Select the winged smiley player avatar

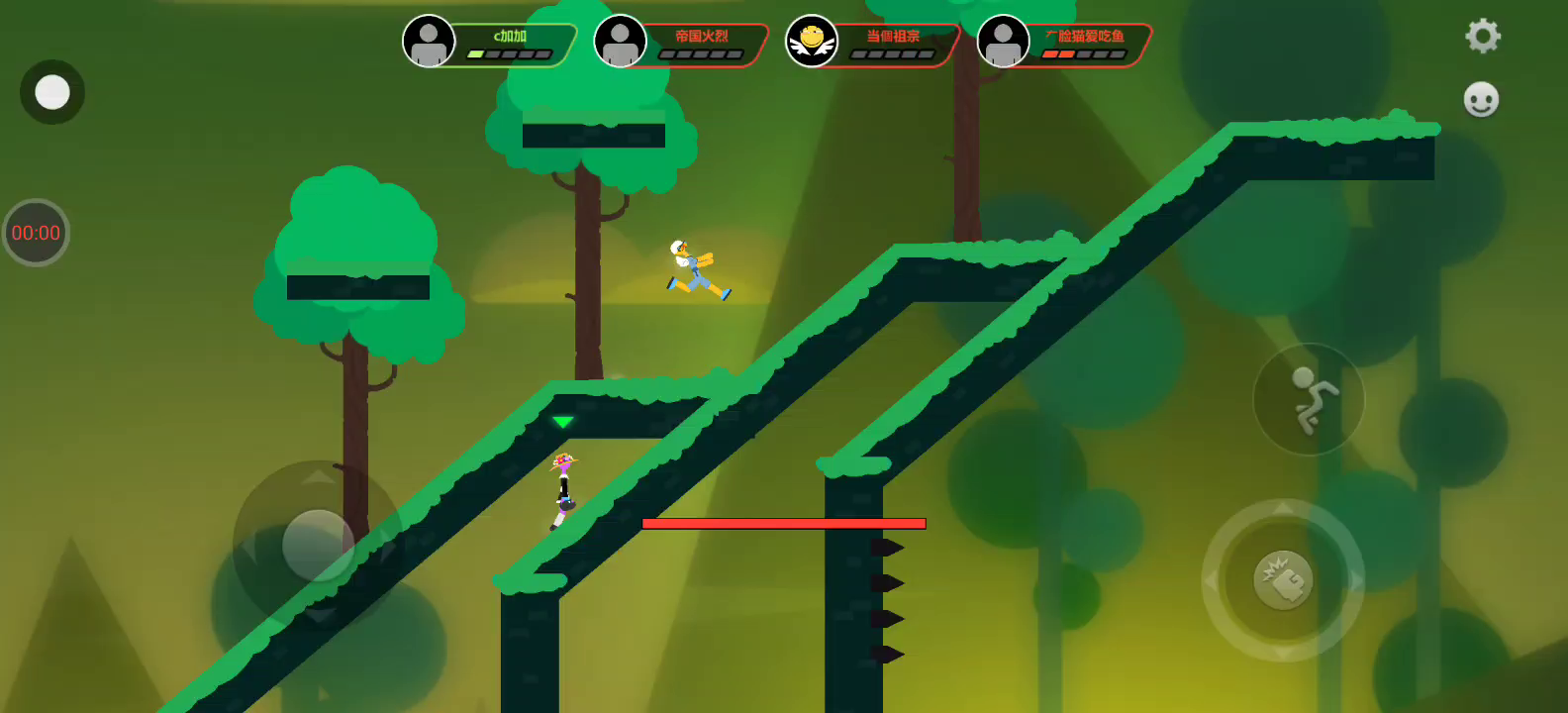coord(812,42)
